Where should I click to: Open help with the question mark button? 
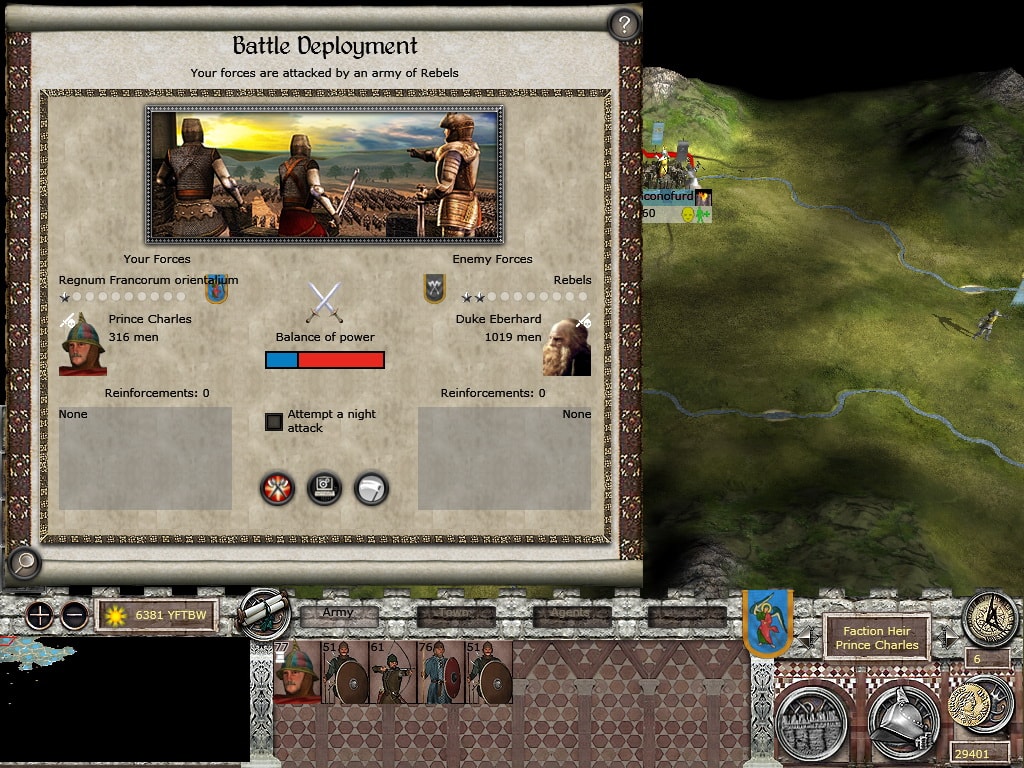(623, 25)
